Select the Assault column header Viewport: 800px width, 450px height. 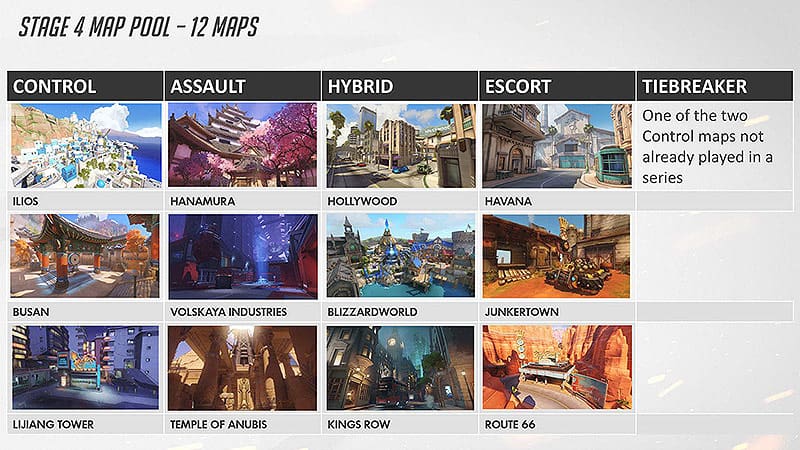pyautogui.click(x=243, y=86)
